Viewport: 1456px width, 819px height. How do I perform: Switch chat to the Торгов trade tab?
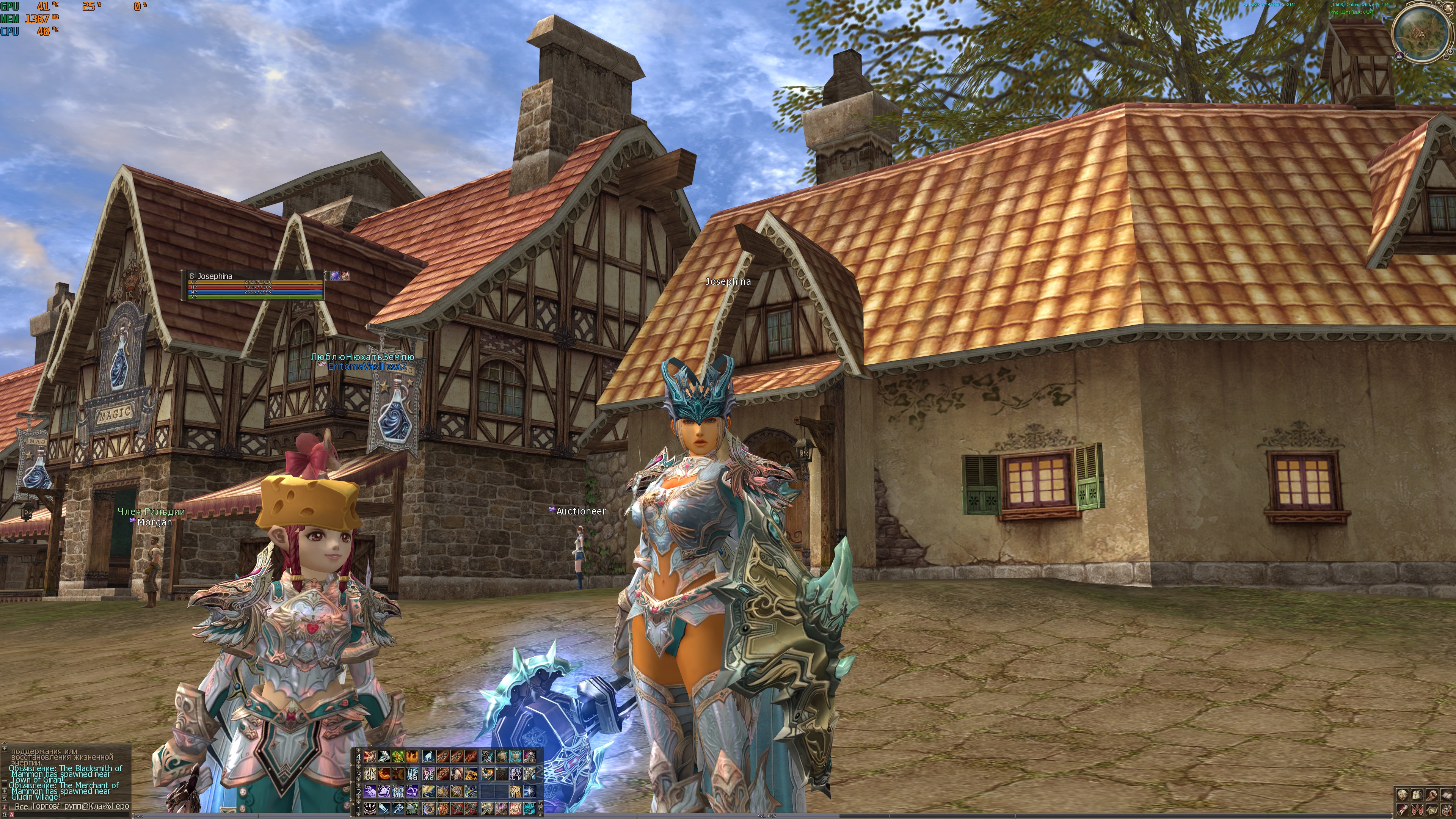45,806
